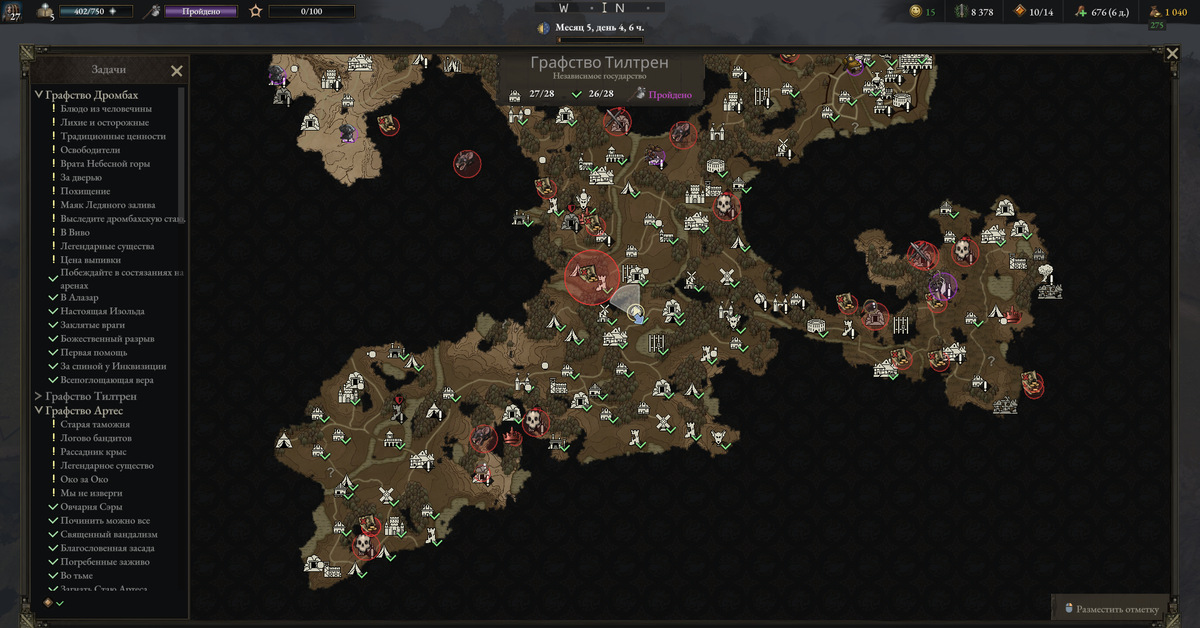Click the star icon next to the 0/100 bar

coord(255,11)
